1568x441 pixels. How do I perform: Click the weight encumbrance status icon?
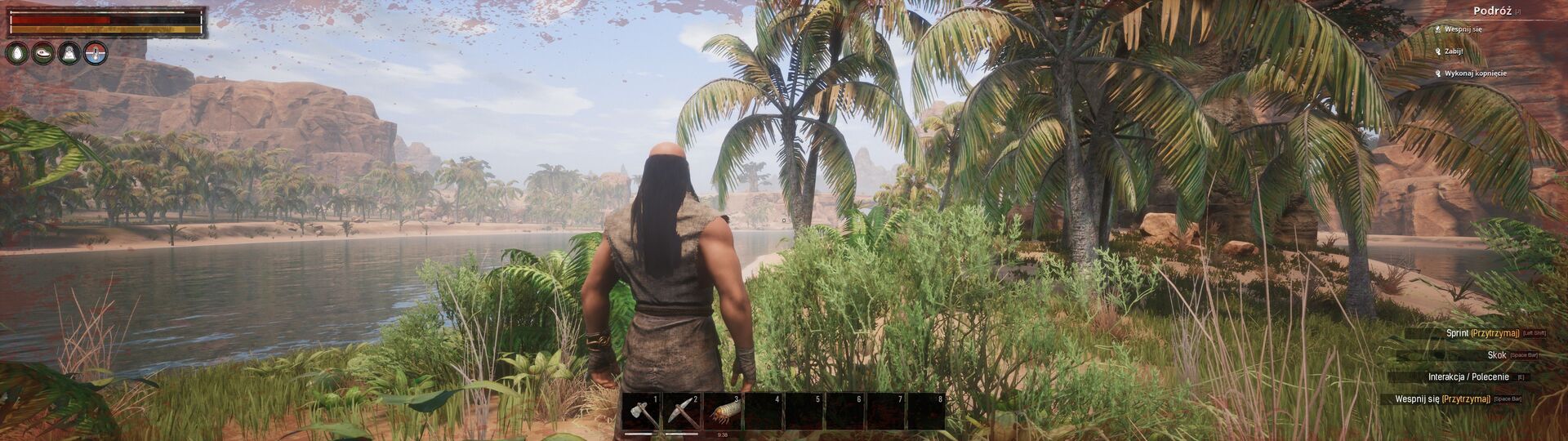click(70, 53)
